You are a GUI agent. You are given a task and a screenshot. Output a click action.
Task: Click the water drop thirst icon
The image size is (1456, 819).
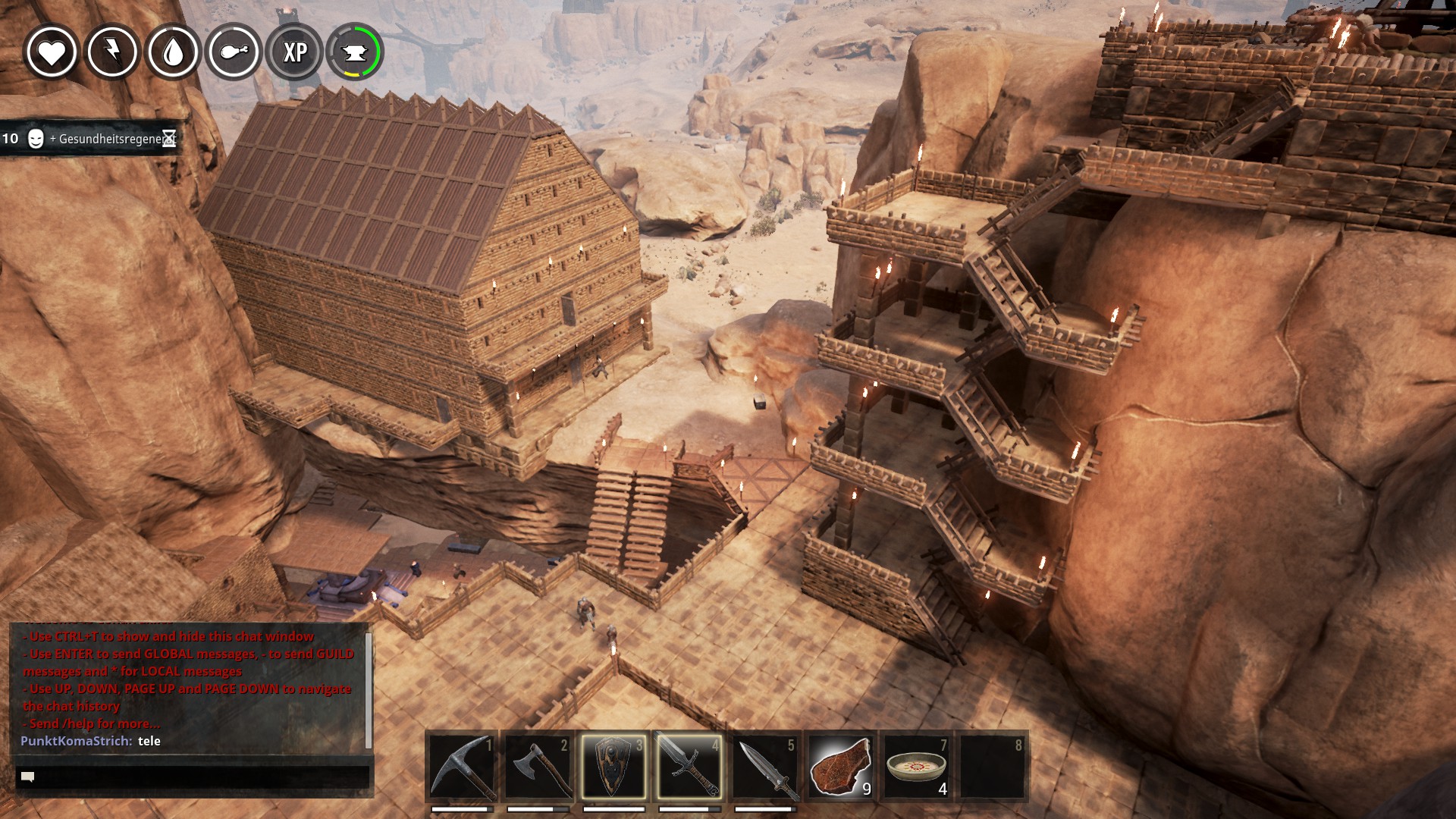pos(173,52)
